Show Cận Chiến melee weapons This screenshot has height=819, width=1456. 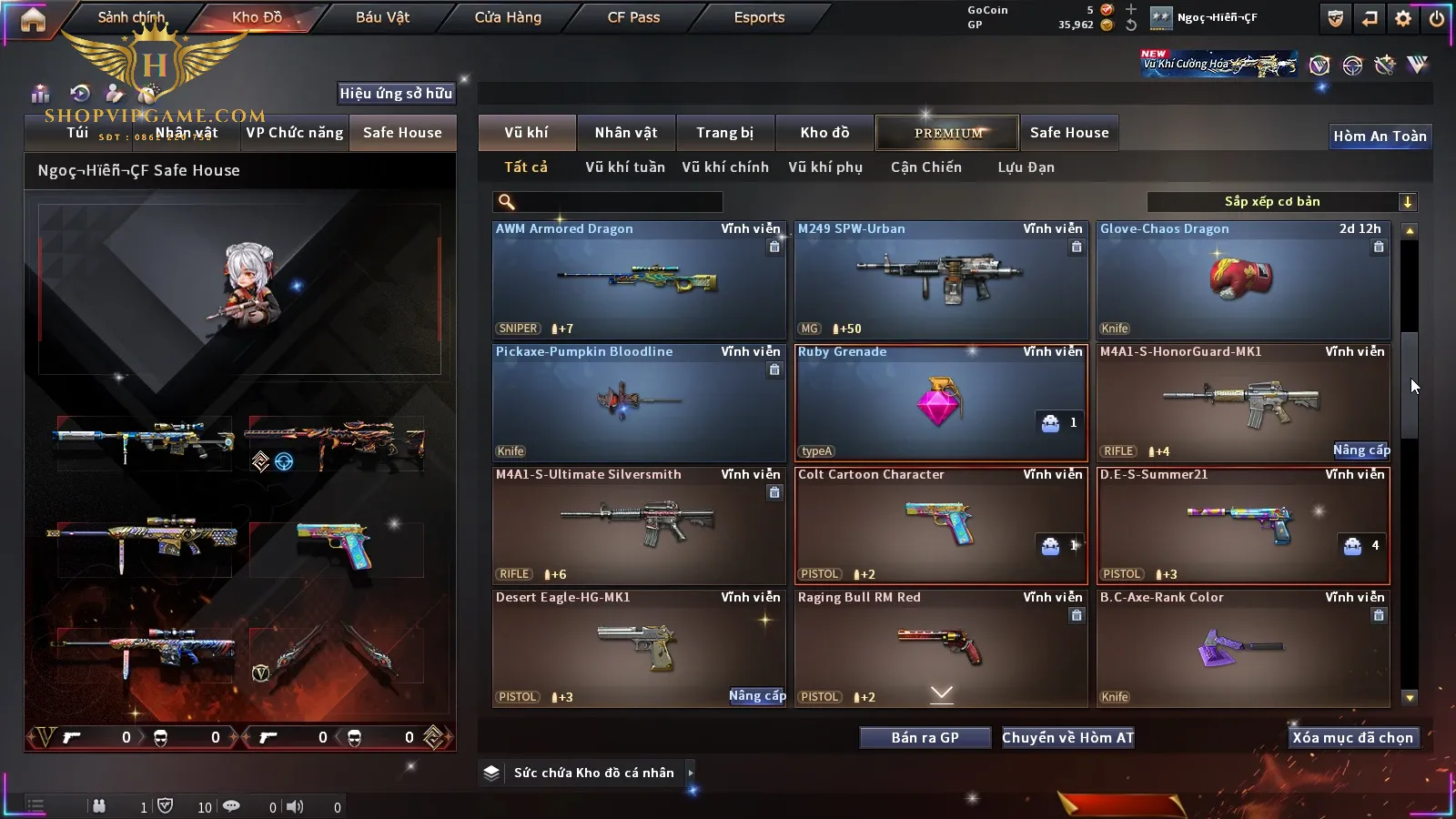[925, 167]
